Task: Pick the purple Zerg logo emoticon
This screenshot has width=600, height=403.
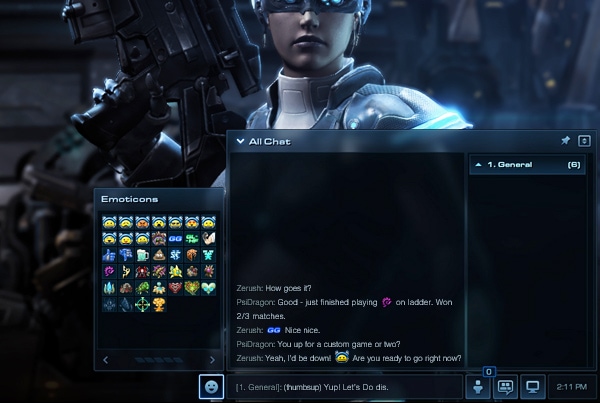Action: click(x=109, y=271)
